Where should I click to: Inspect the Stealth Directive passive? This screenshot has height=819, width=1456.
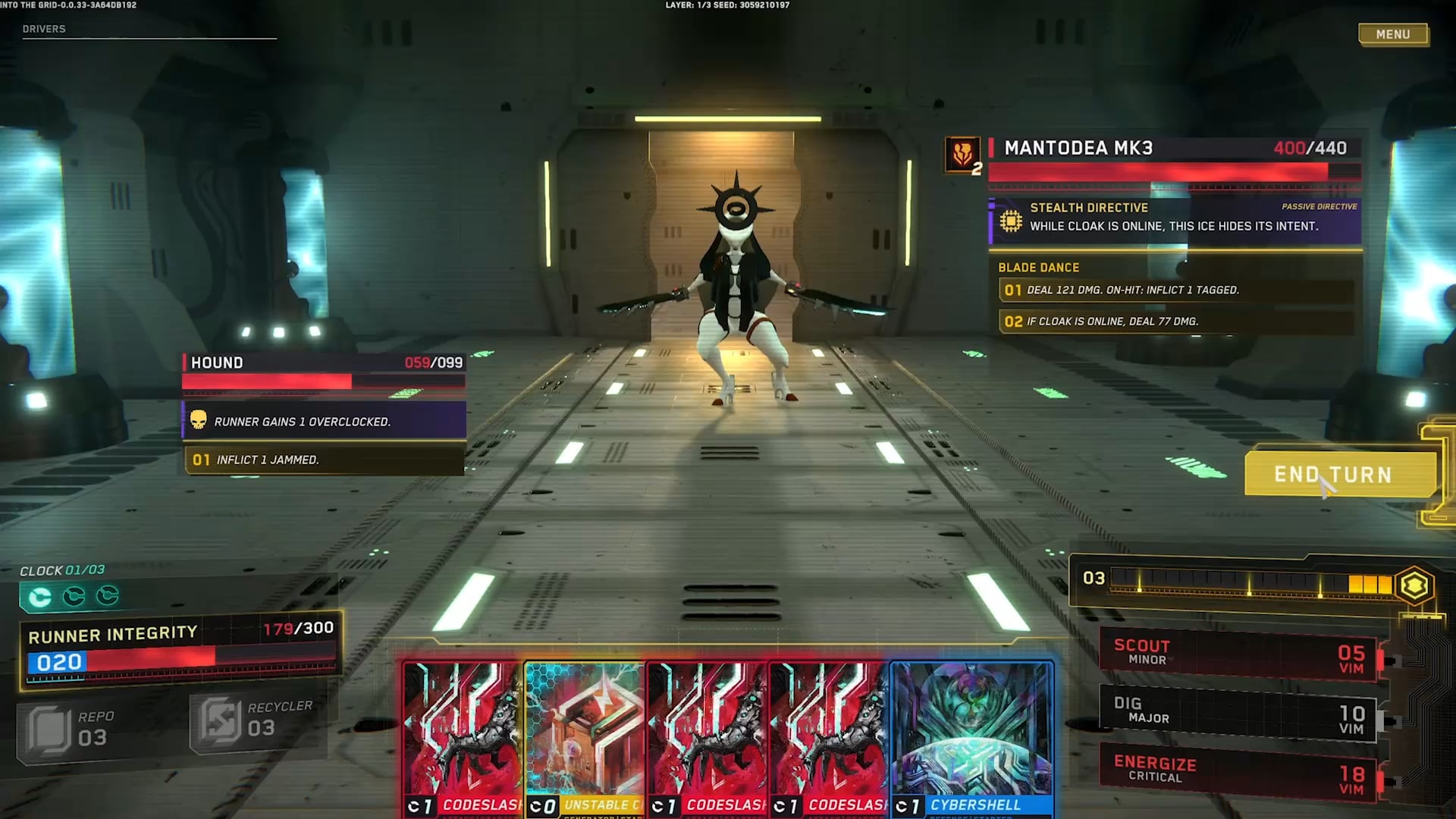1174,218
